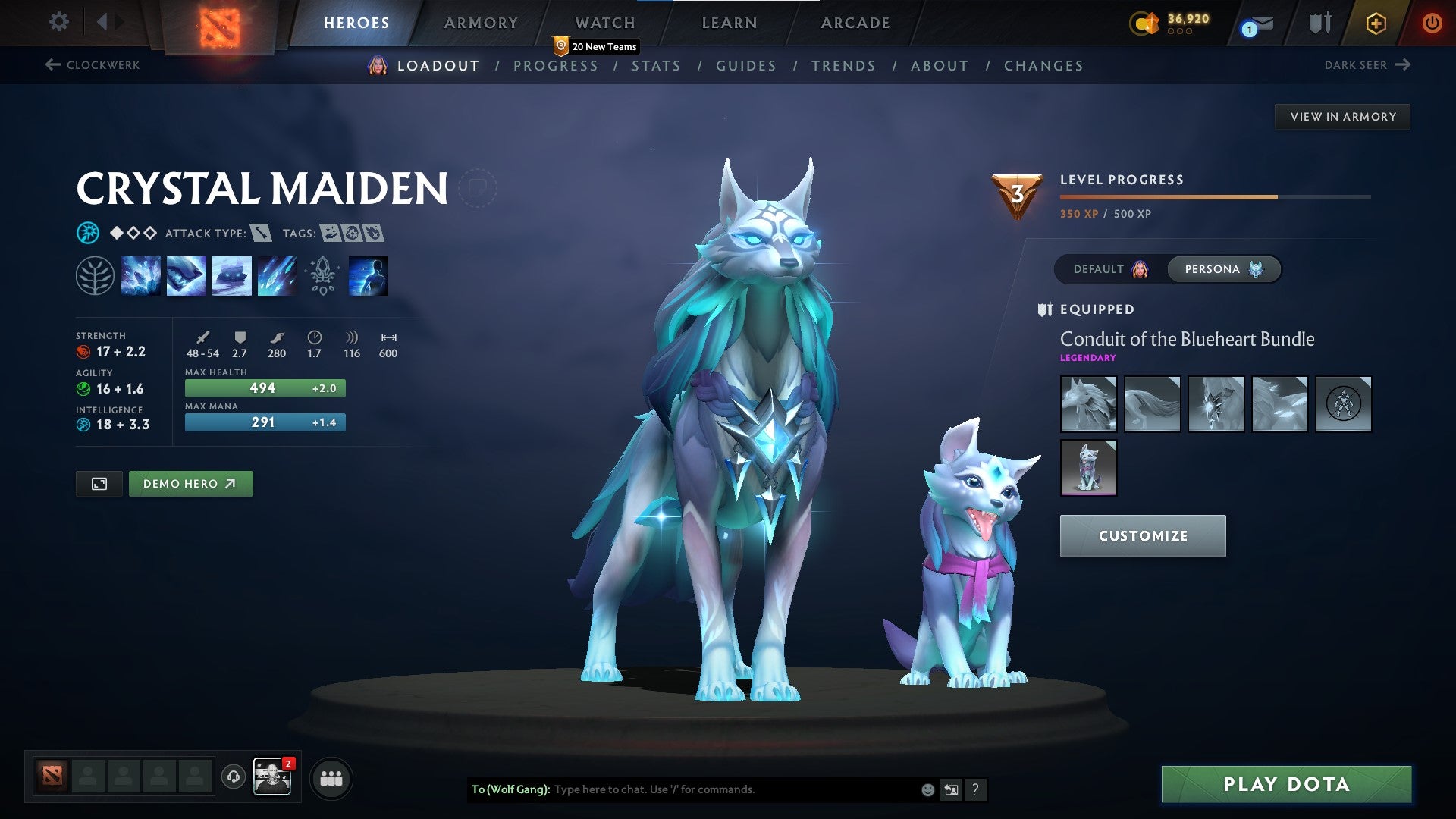Click the Frostbite ability icon
The width and height of the screenshot is (1456, 819).
(185, 275)
